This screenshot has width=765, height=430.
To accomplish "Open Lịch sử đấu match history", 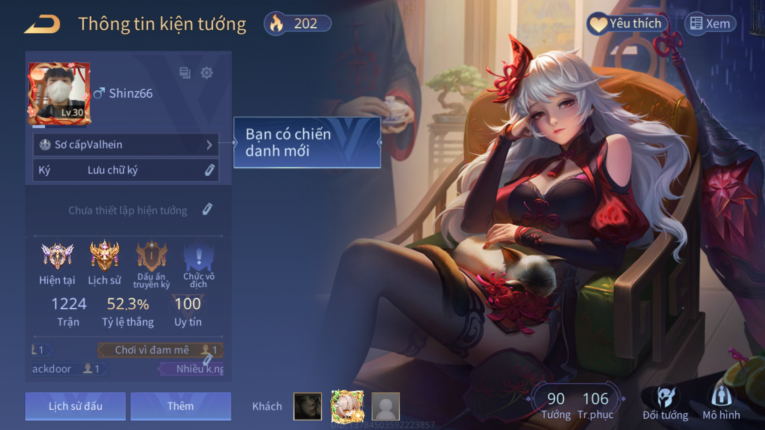I will pyautogui.click(x=76, y=406).
